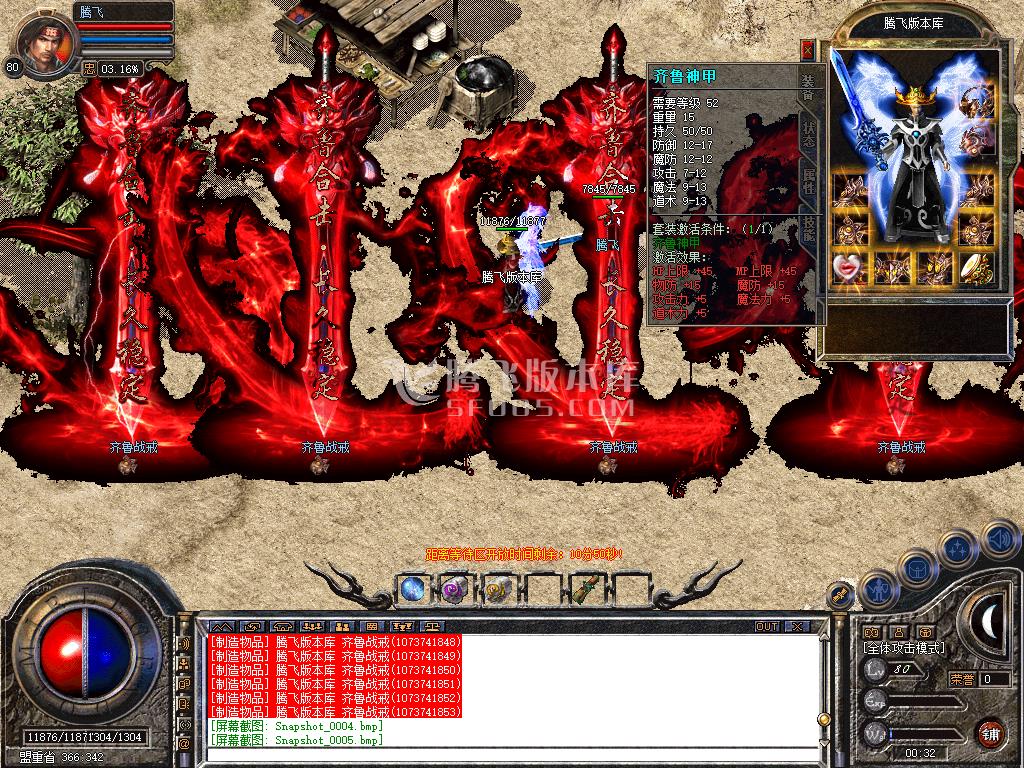Toggle the sound speaker button
The width and height of the screenshot is (1024, 768).
(x=999, y=540)
